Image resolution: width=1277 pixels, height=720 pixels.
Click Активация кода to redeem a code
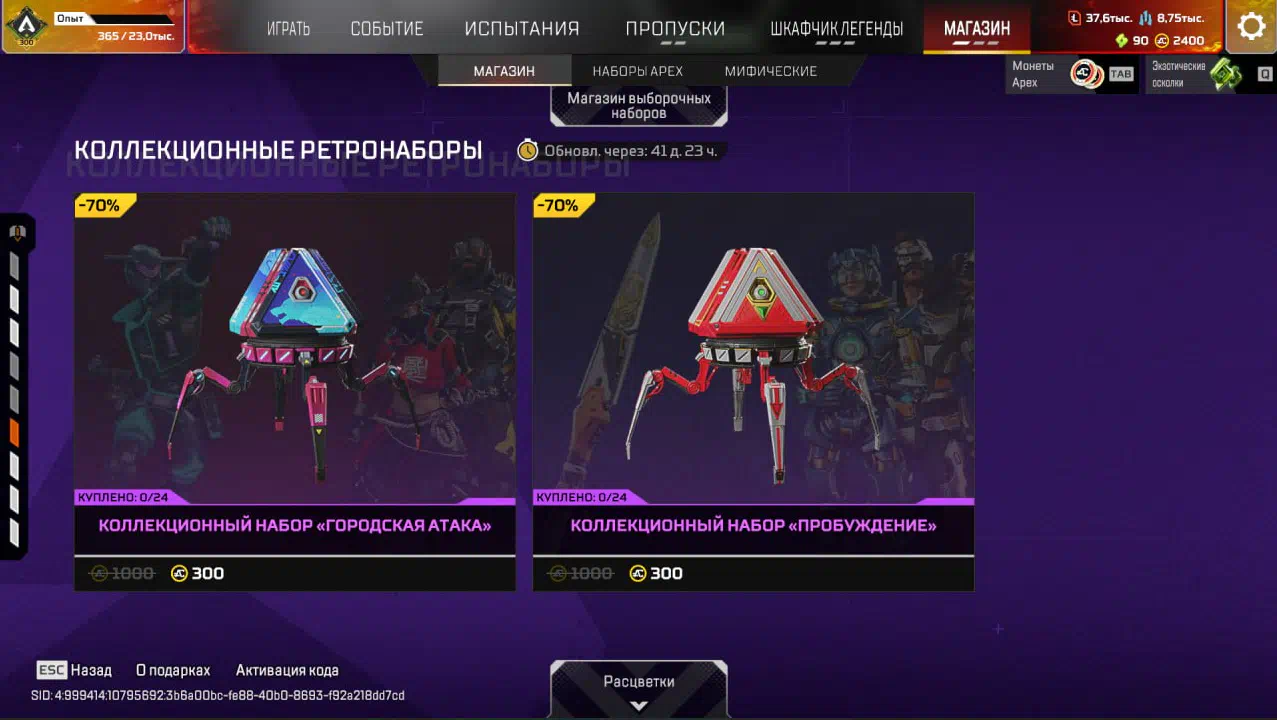pos(287,670)
